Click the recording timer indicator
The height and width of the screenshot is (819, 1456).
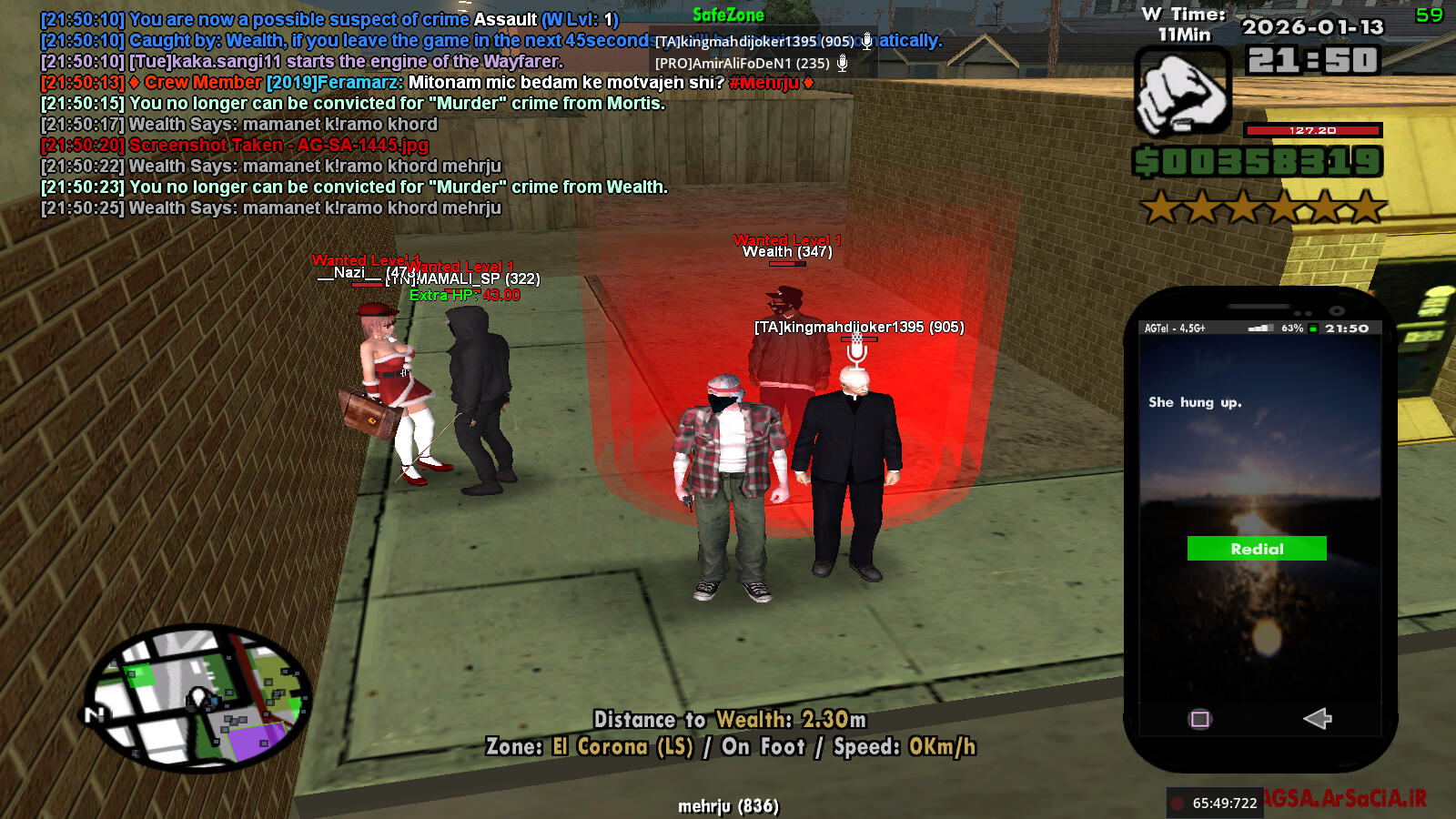coord(1215,803)
